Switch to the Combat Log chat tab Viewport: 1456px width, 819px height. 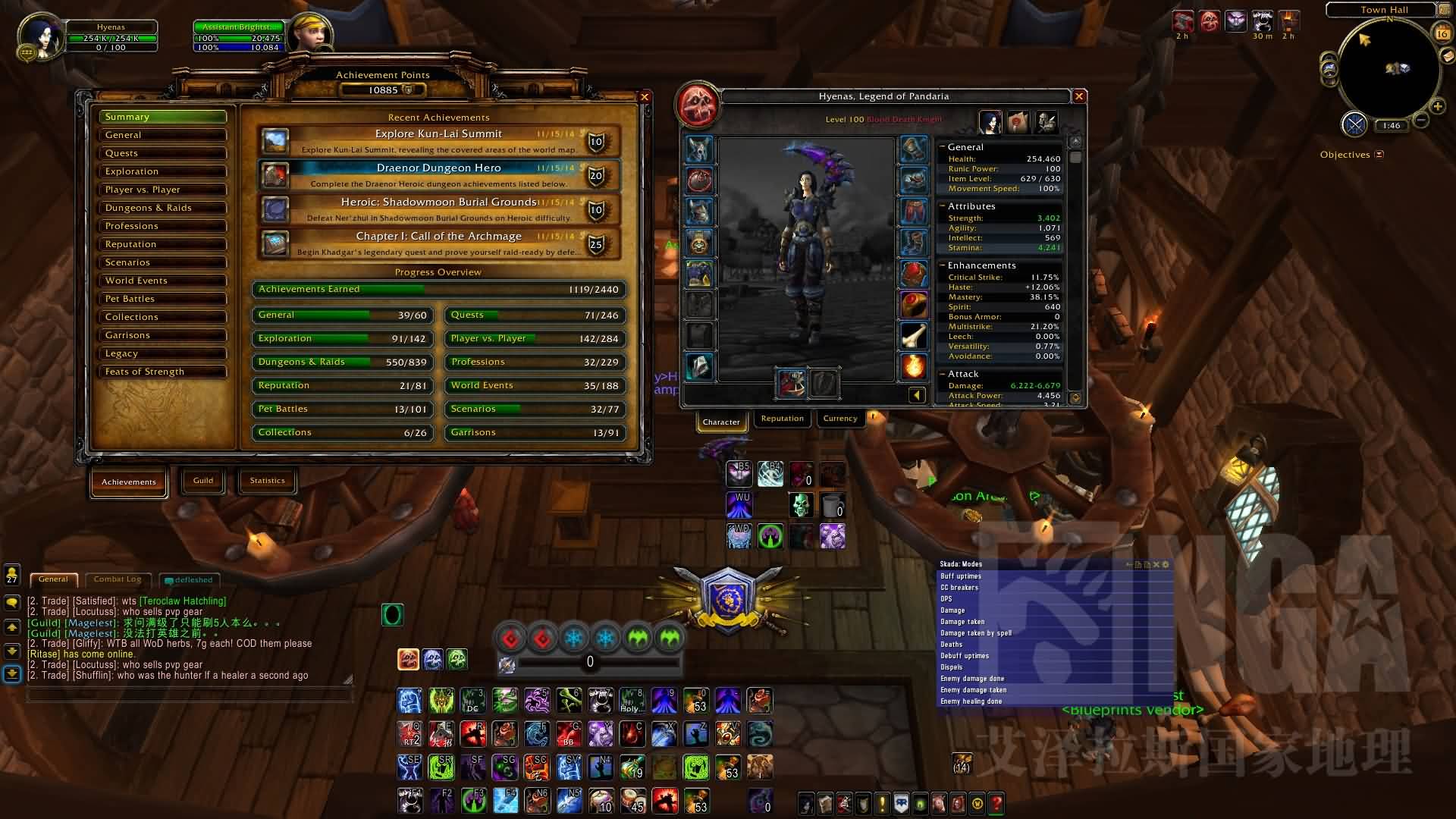(x=118, y=579)
